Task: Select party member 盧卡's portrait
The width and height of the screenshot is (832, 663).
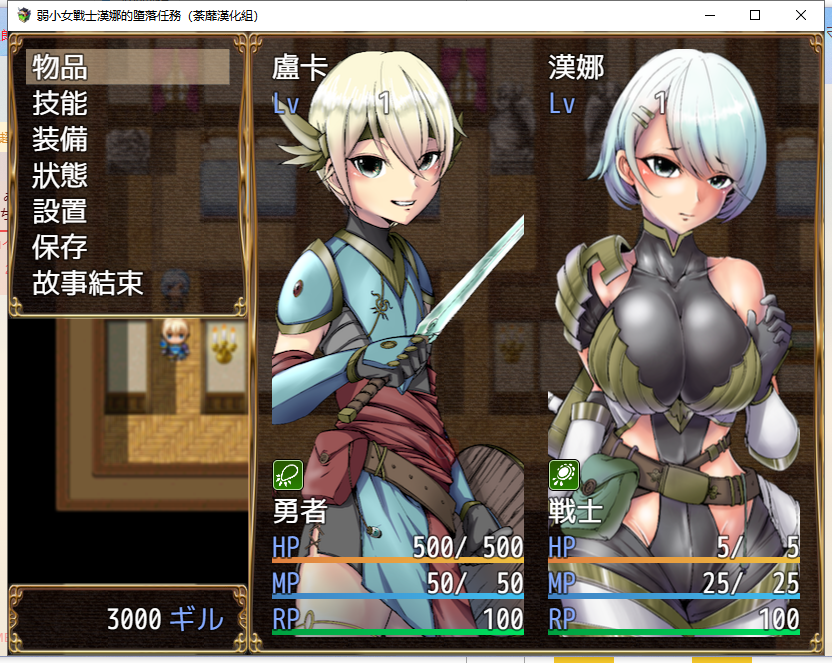Action: 397,300
